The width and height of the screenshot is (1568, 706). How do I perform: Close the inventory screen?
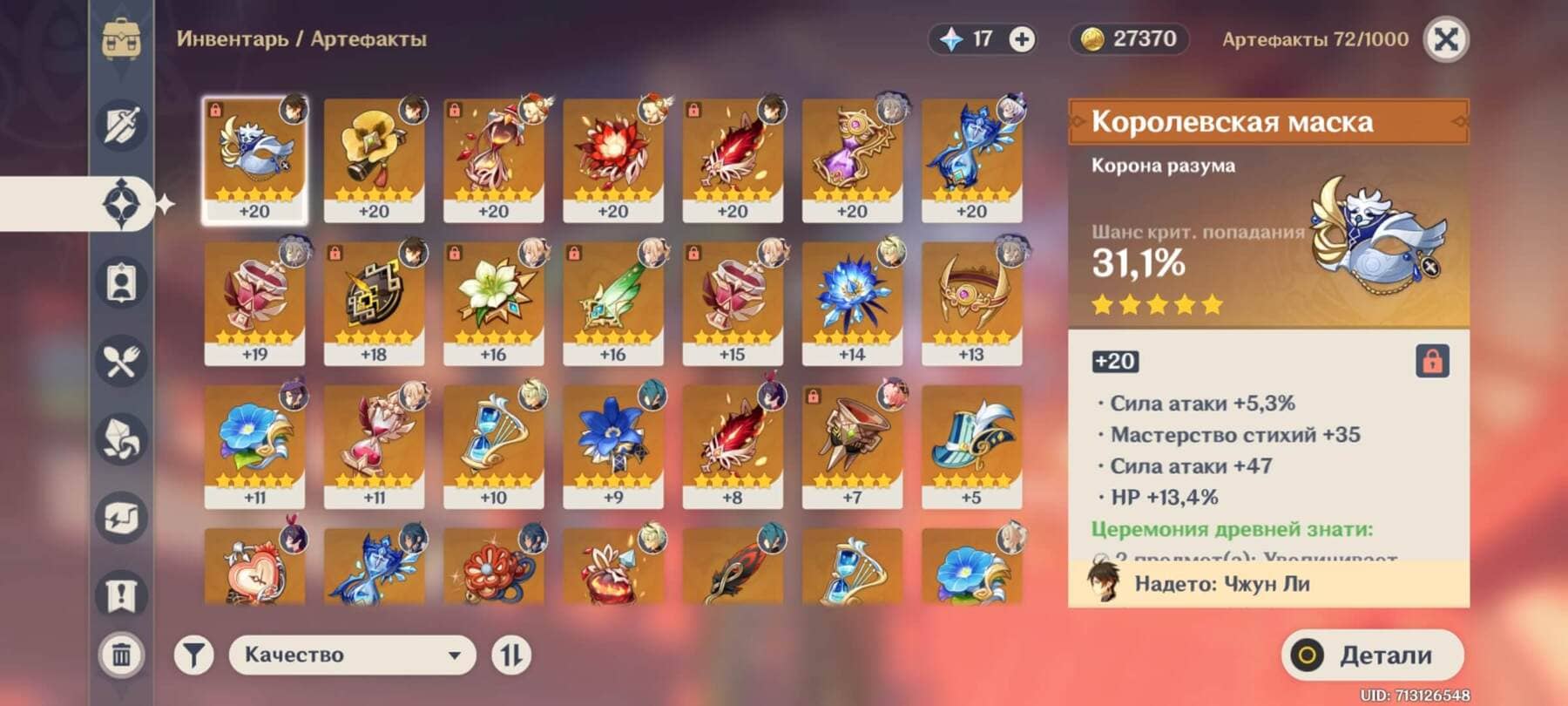(1445, 39)
